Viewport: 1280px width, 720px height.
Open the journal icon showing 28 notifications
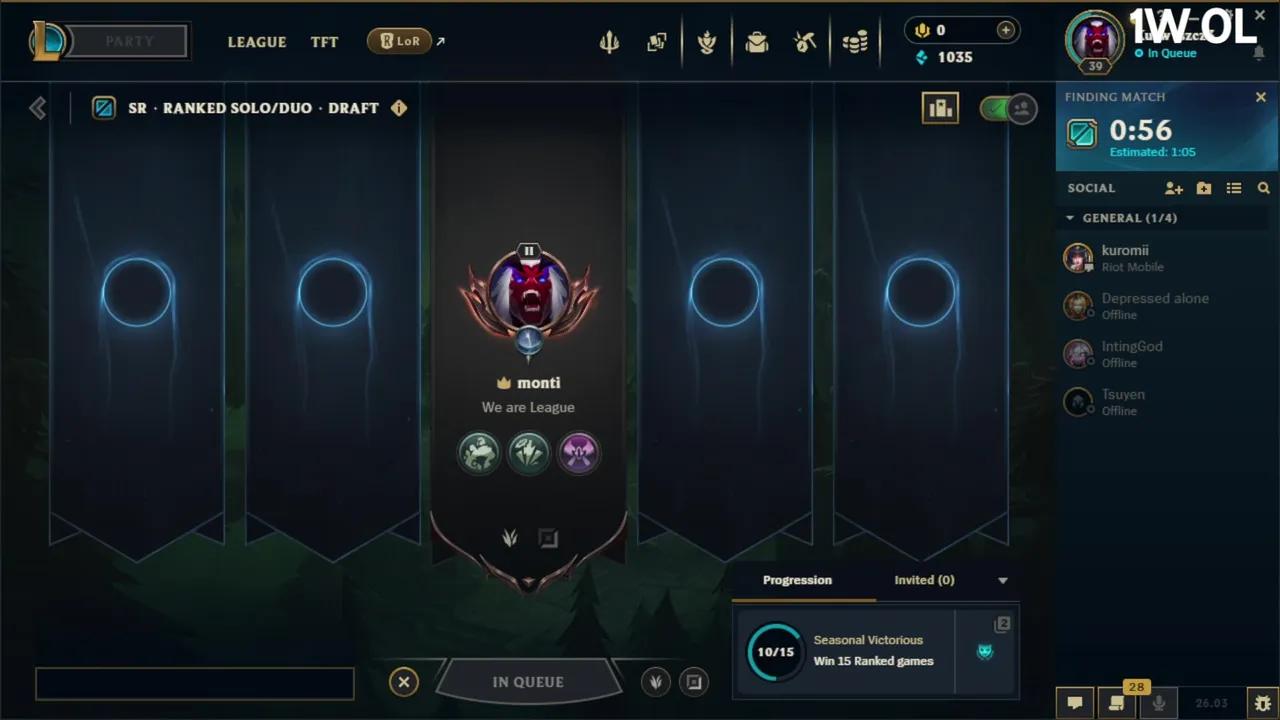[x=1117, y=702]
